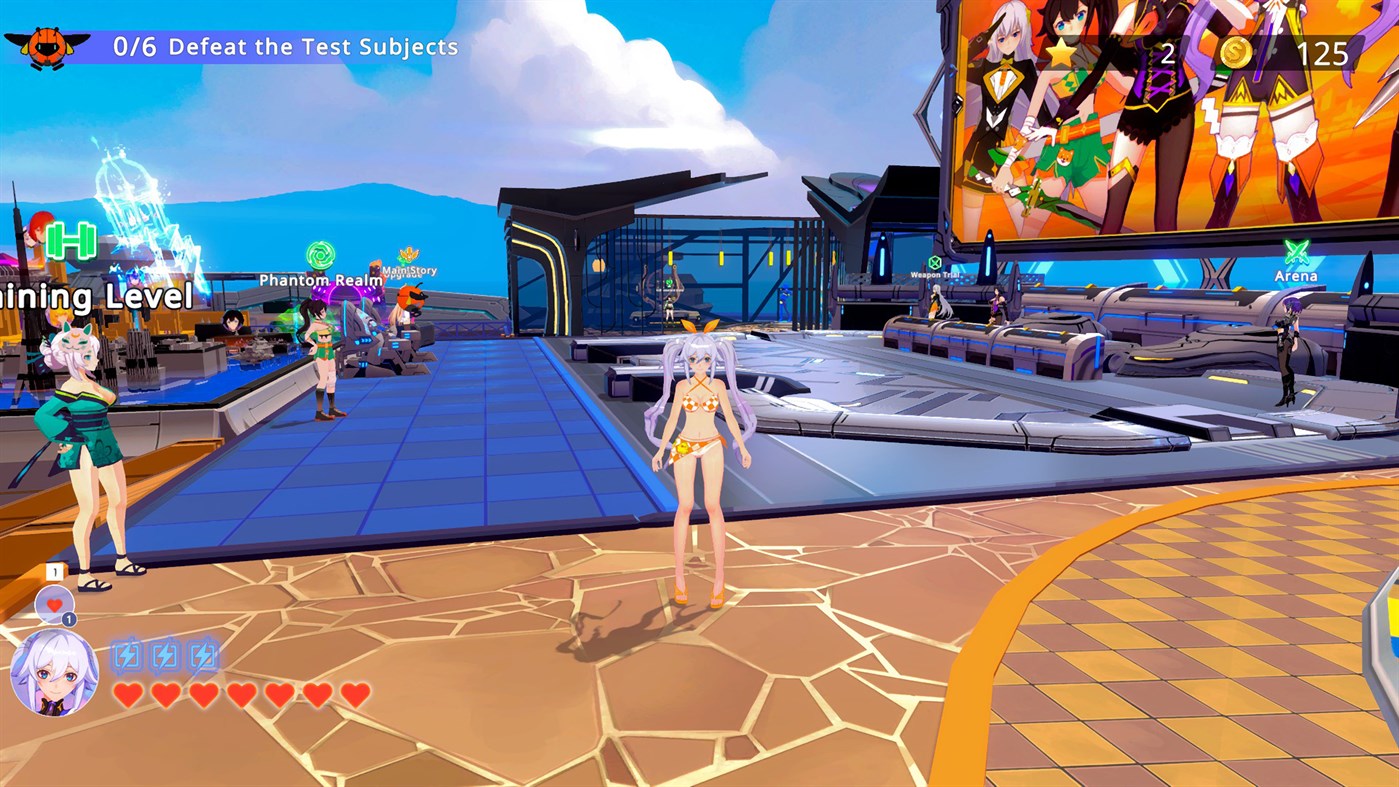Select the Defeat the Test Subjects quest banner
1399x787 pixels.
point(280,46)
